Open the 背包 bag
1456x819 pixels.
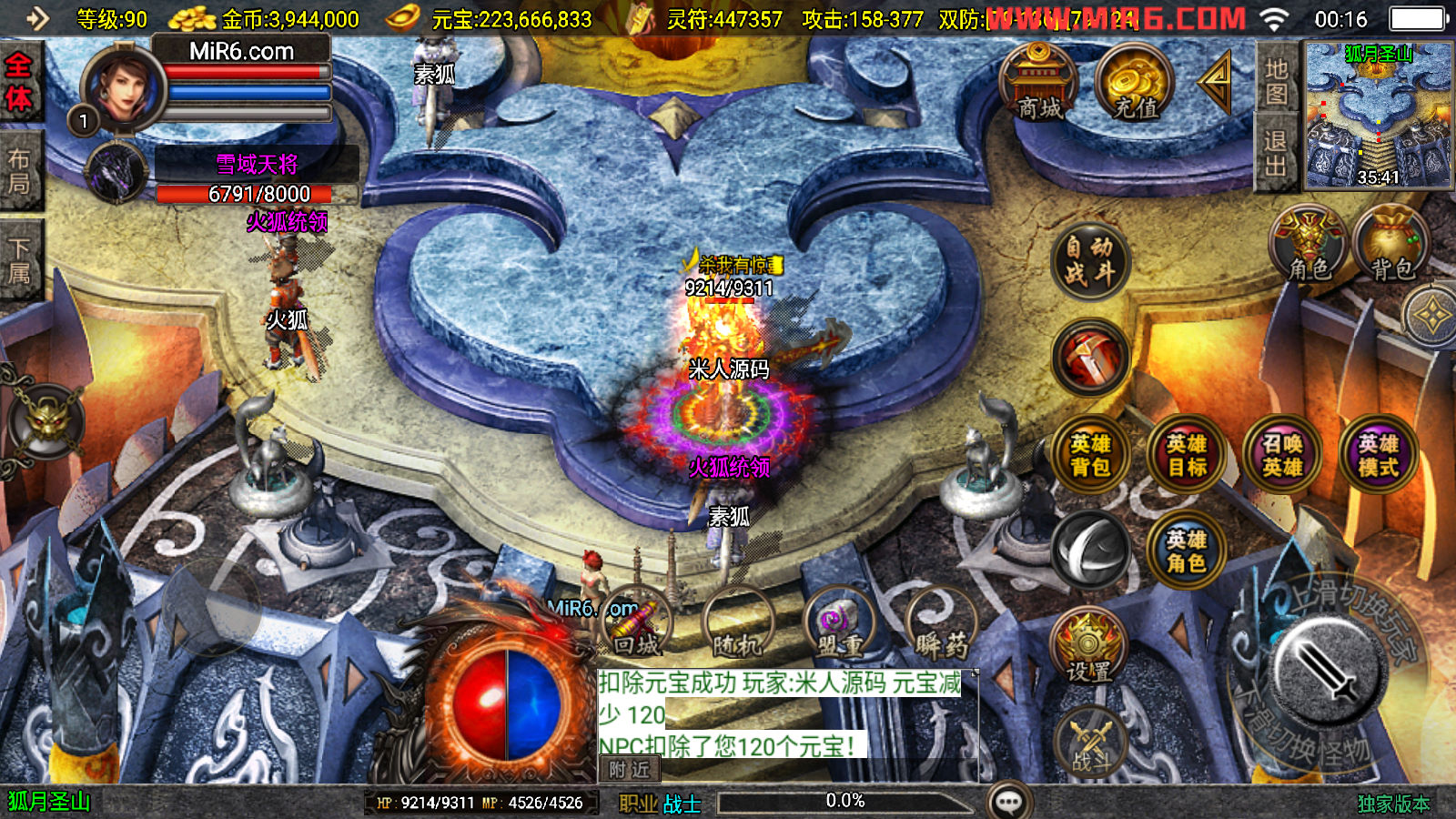point(1391,244)
